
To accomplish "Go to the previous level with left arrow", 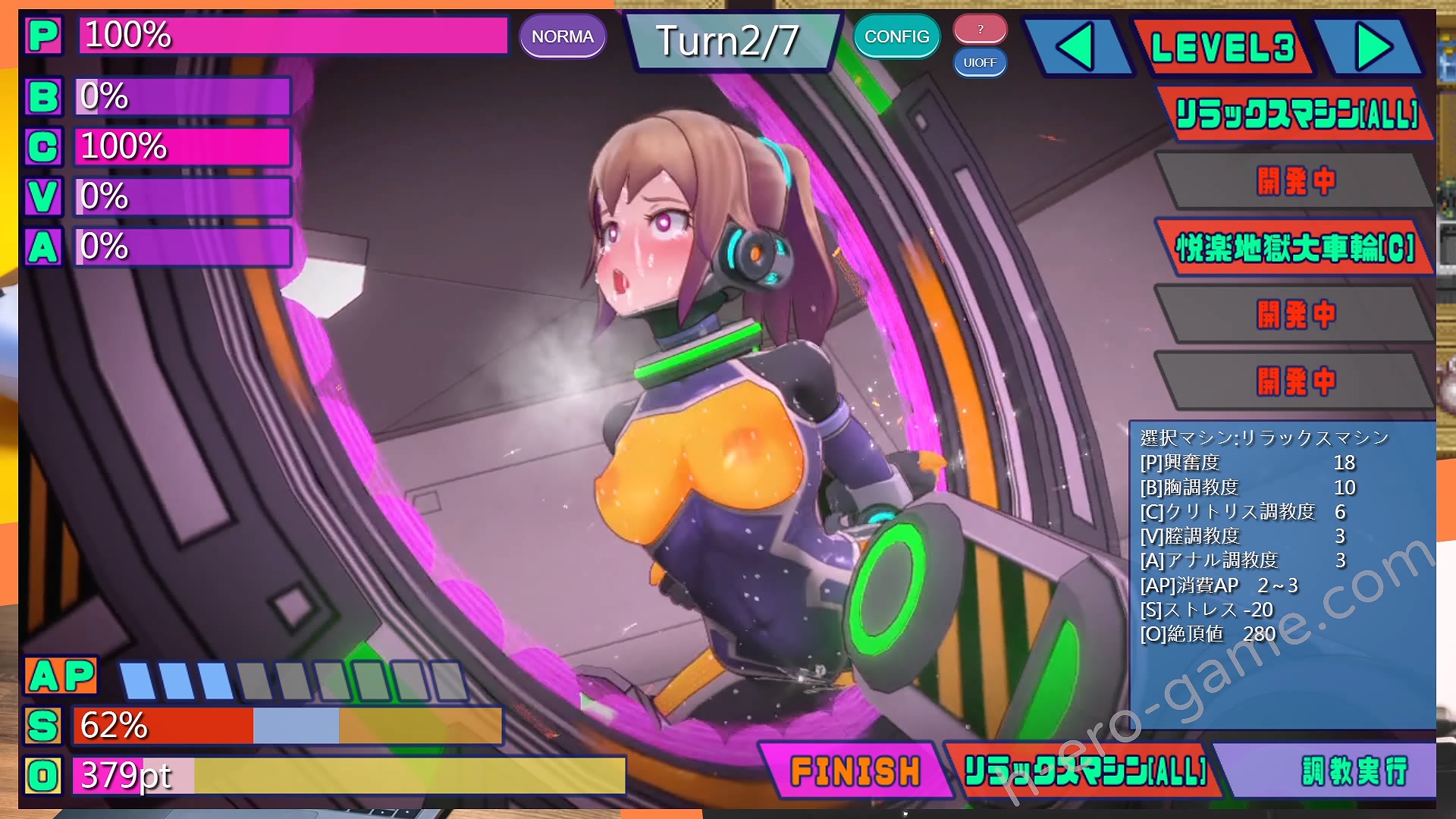I will tap(1076, 47).
